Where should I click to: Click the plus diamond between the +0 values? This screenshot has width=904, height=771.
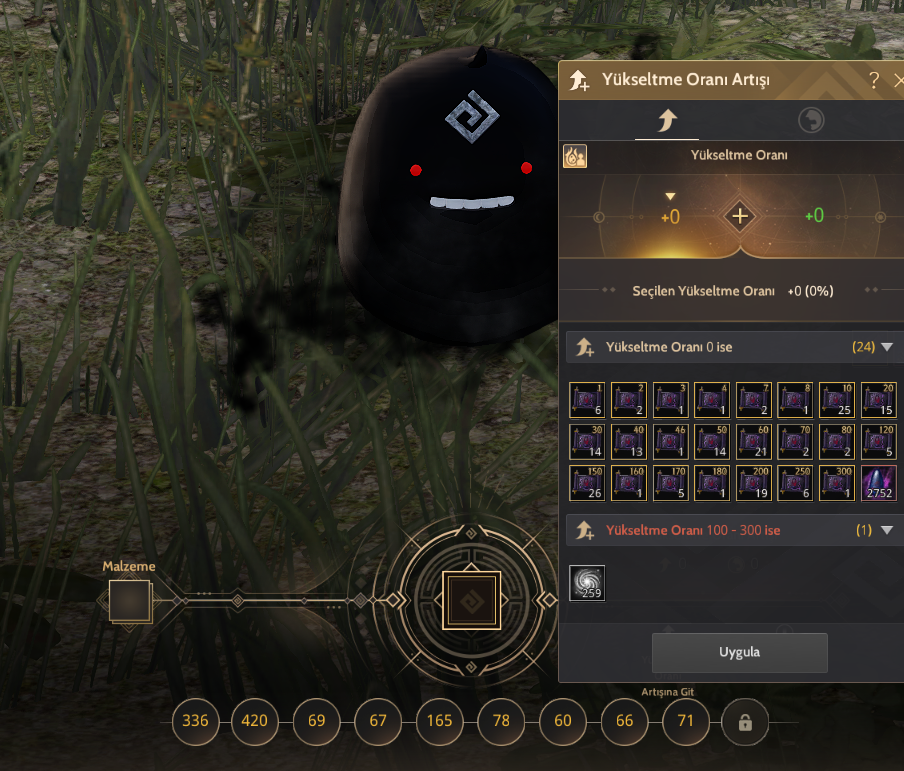[x=739, y=216]
